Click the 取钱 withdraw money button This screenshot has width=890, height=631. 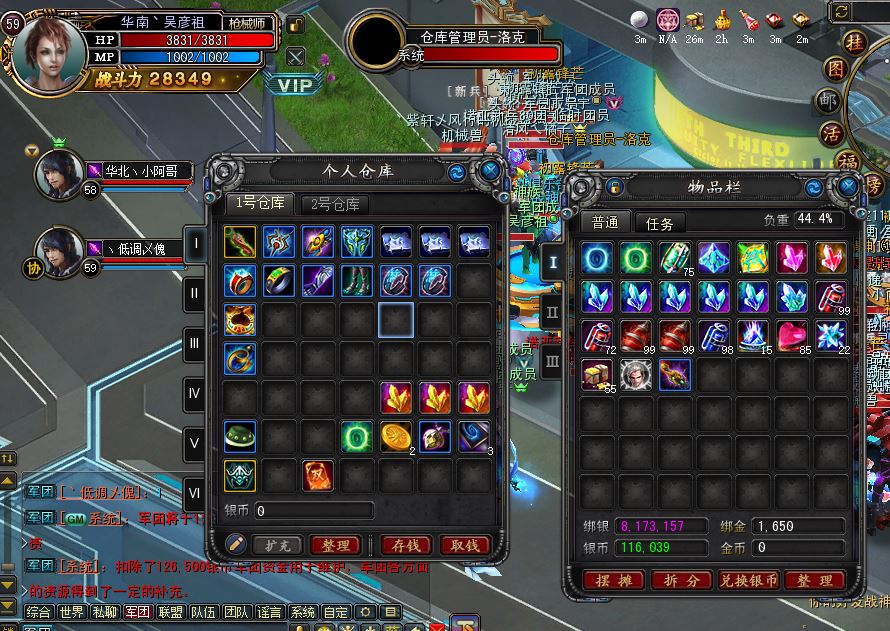pyautogui.click(x=464, y=545)
